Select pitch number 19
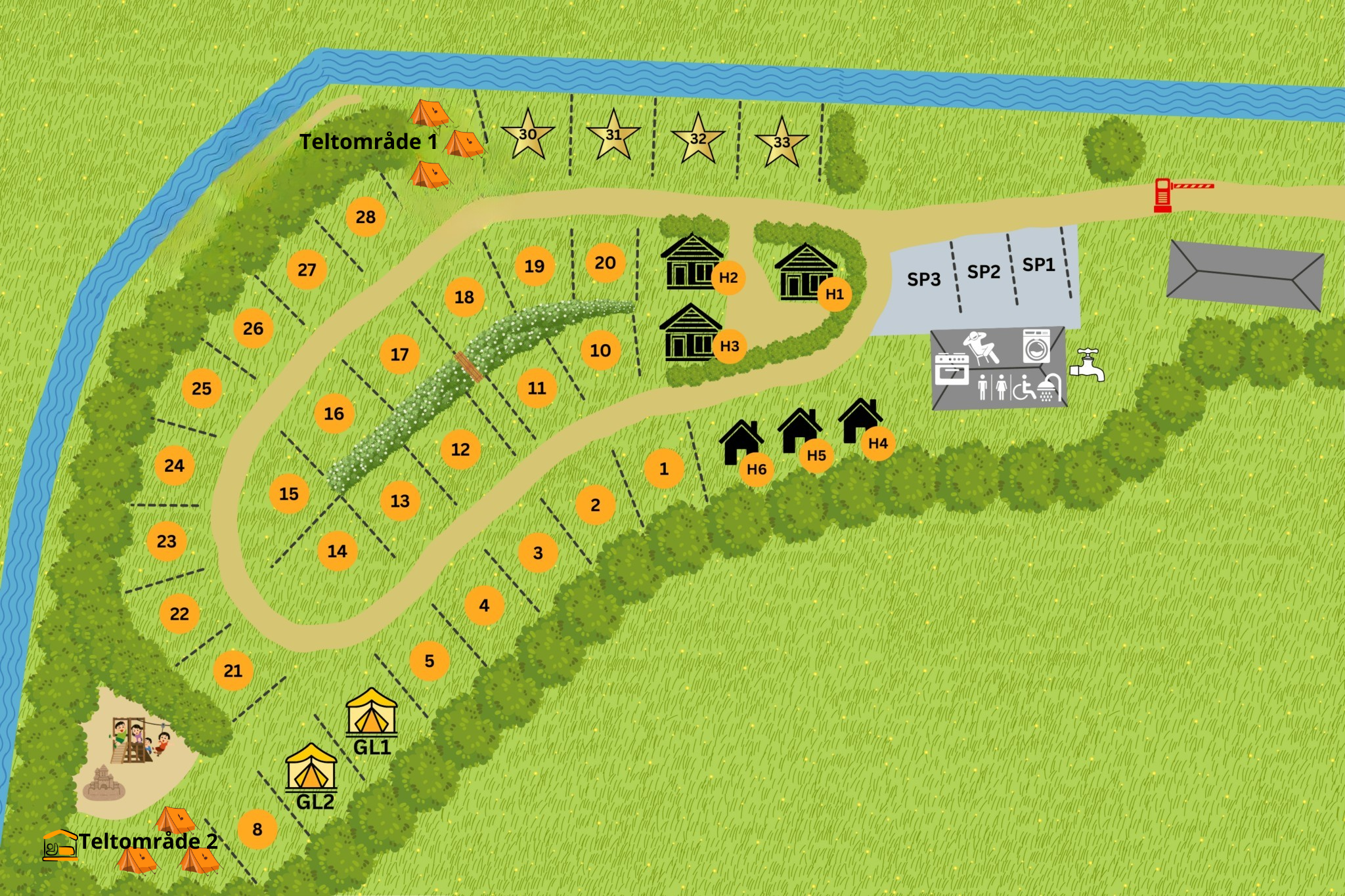 (x=534, y=266)
